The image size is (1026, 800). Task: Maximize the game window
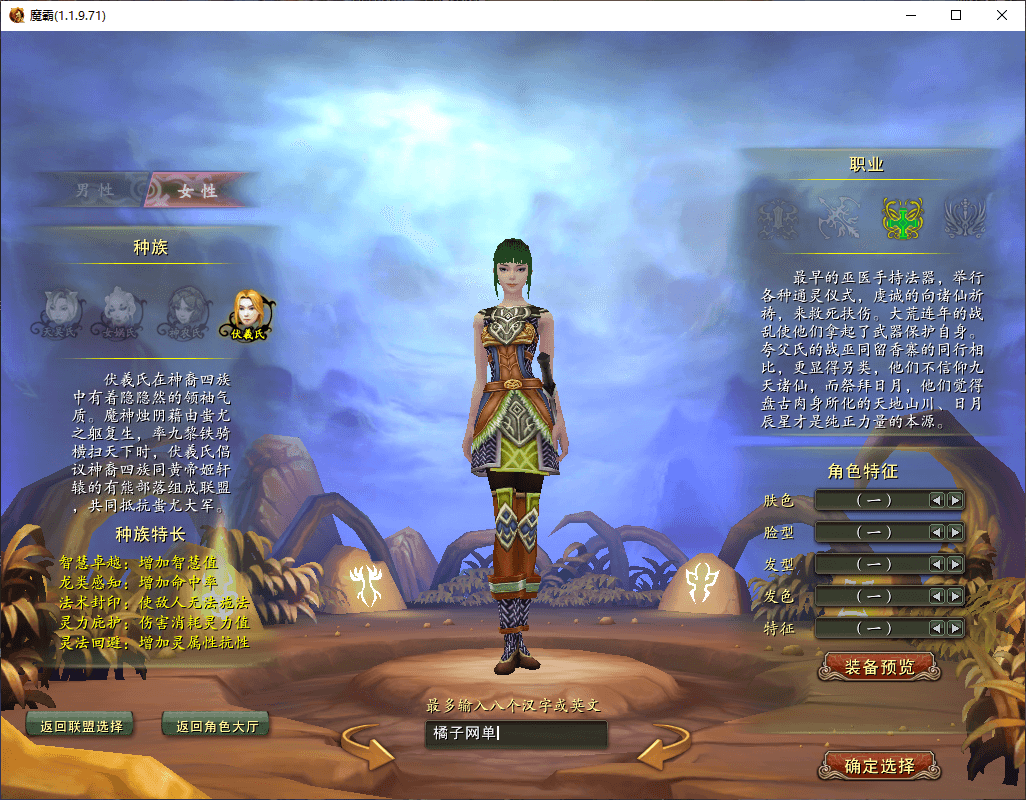coord(956,15)
